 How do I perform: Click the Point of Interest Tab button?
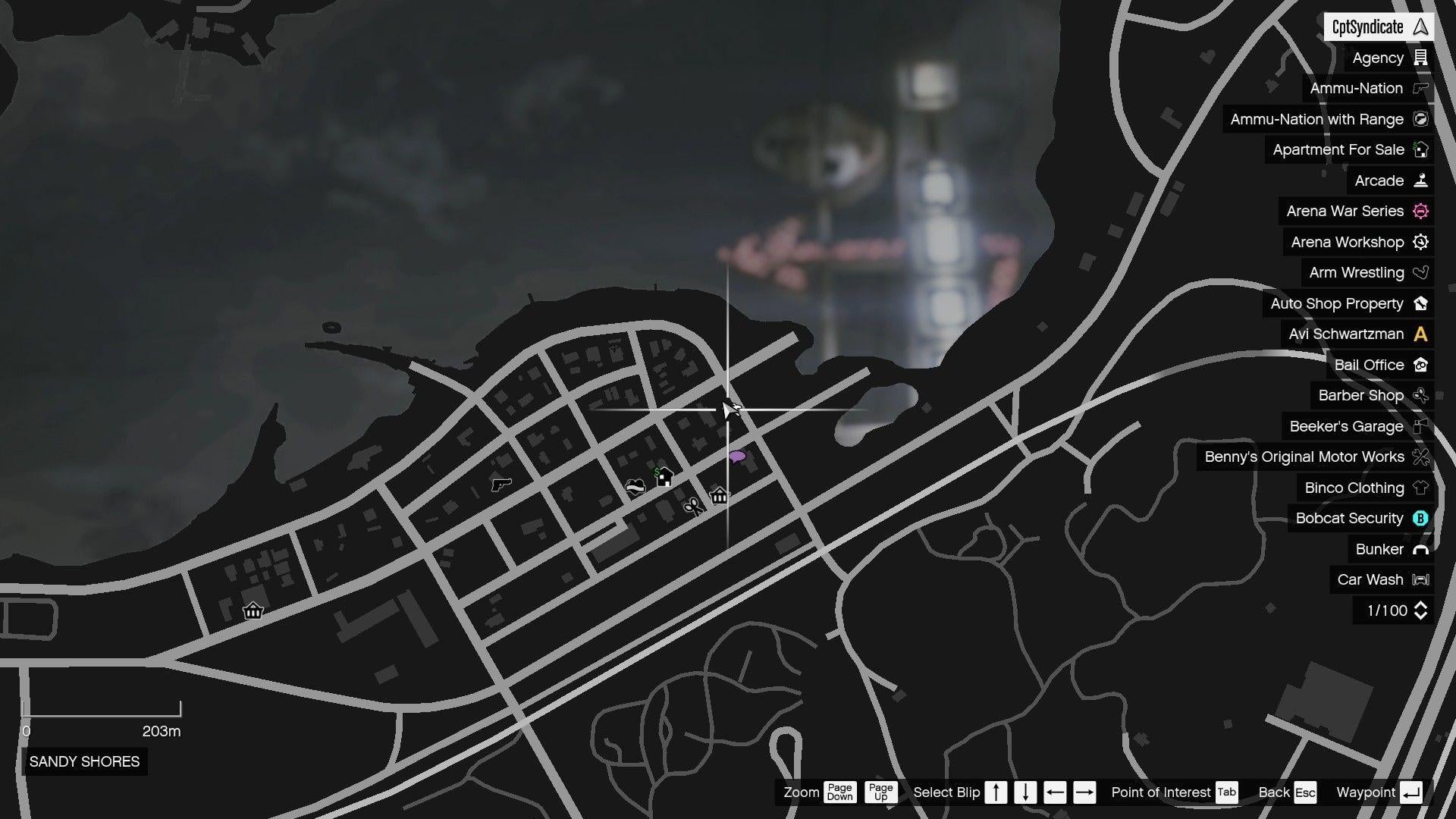pyautogui.click(x=1225, y=792)
